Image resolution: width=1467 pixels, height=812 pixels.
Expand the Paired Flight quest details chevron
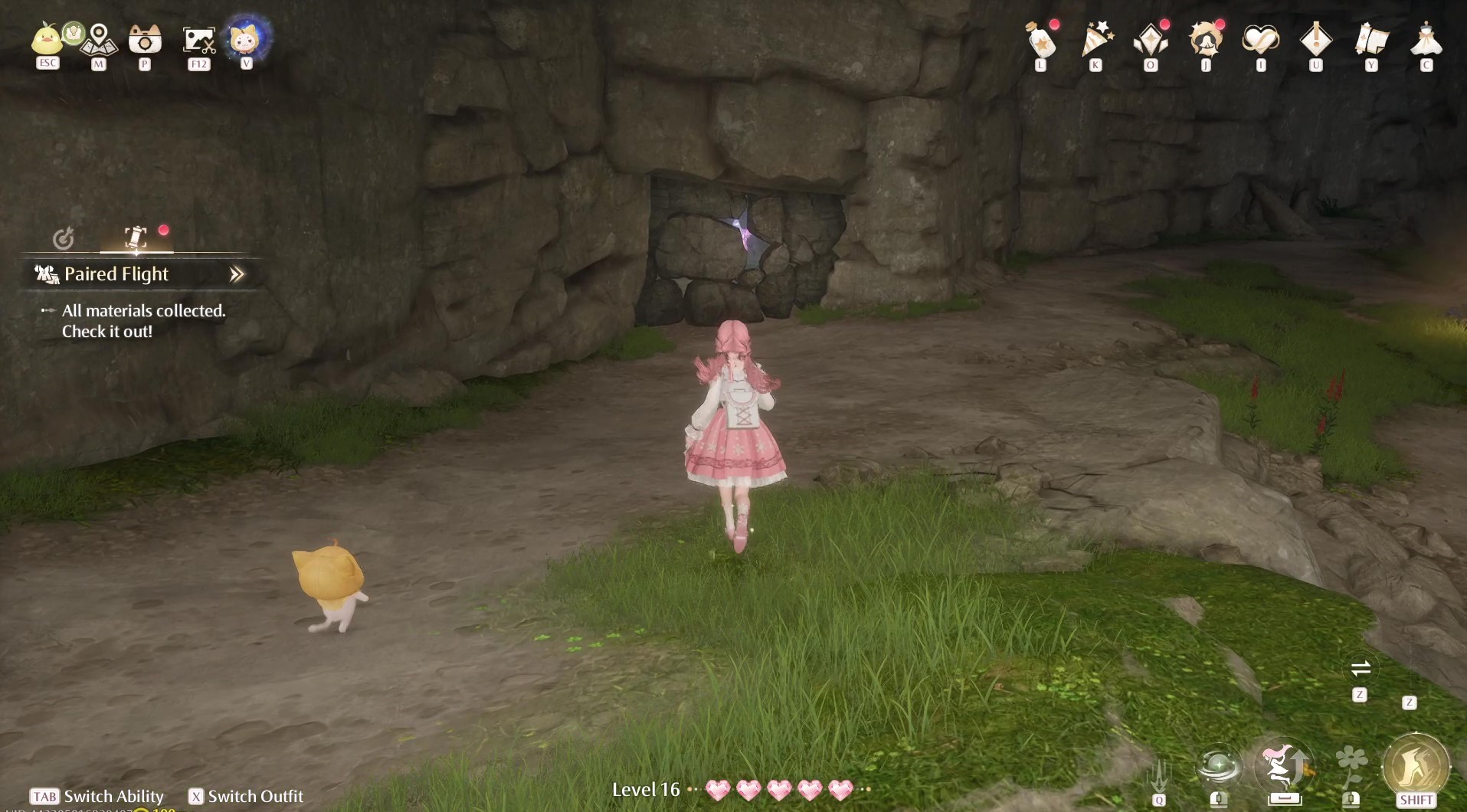point(237,273)
